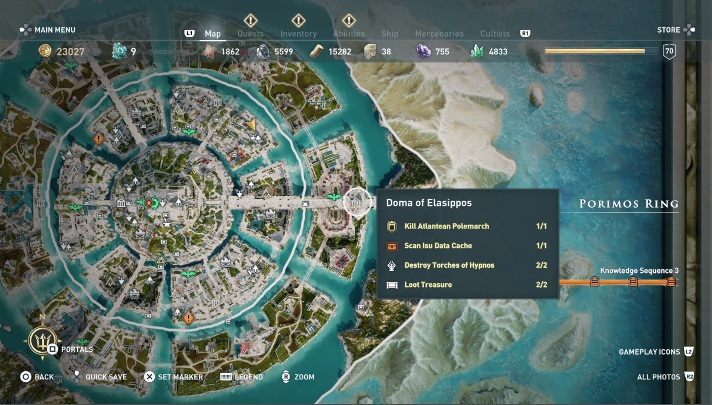Viewport: 712px width, 405px height.
Task: Select the Doma of Elasippos map marker
Action: [x=357, y=202]
